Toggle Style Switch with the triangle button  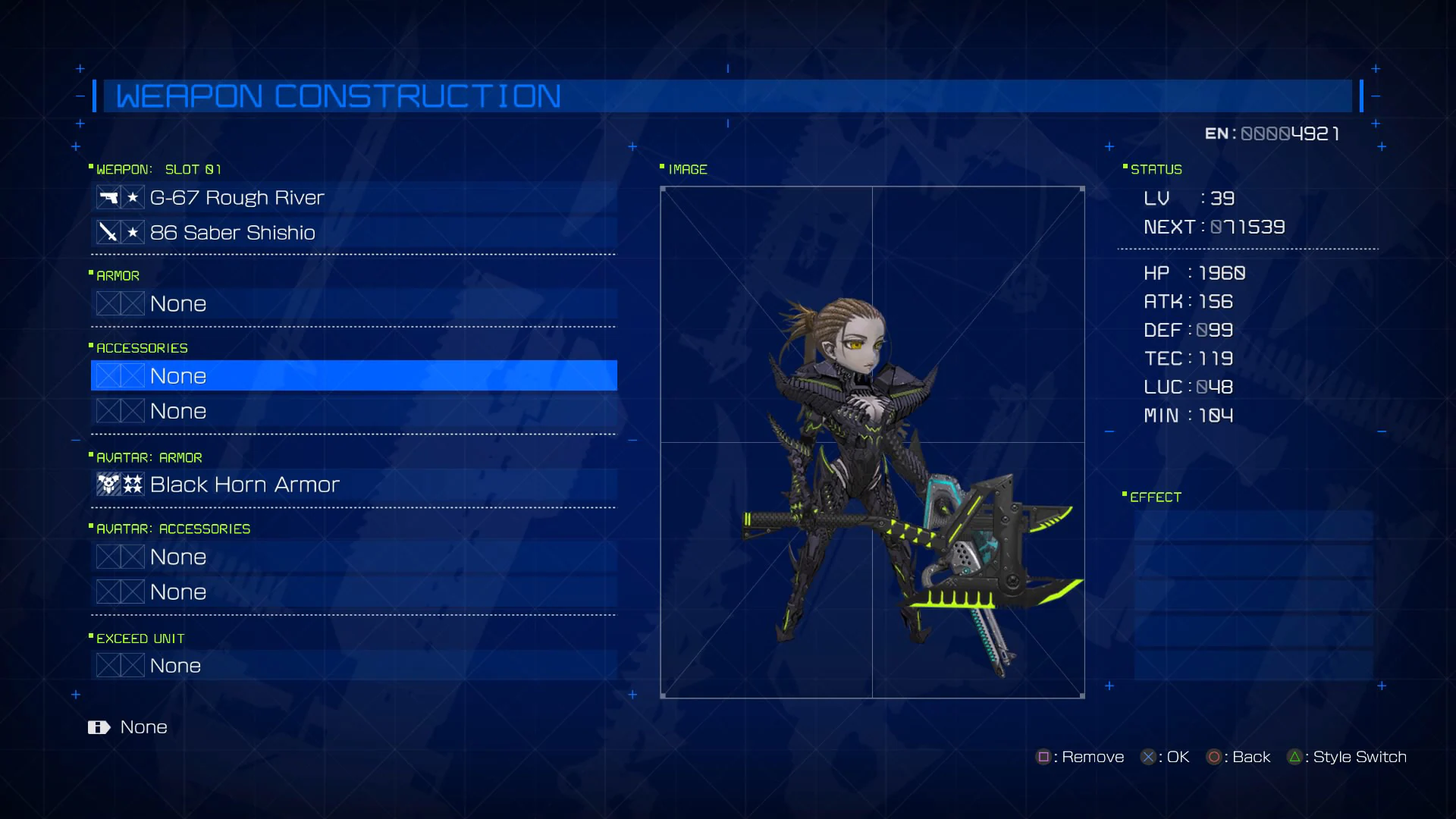click(x=1297, y=757)
